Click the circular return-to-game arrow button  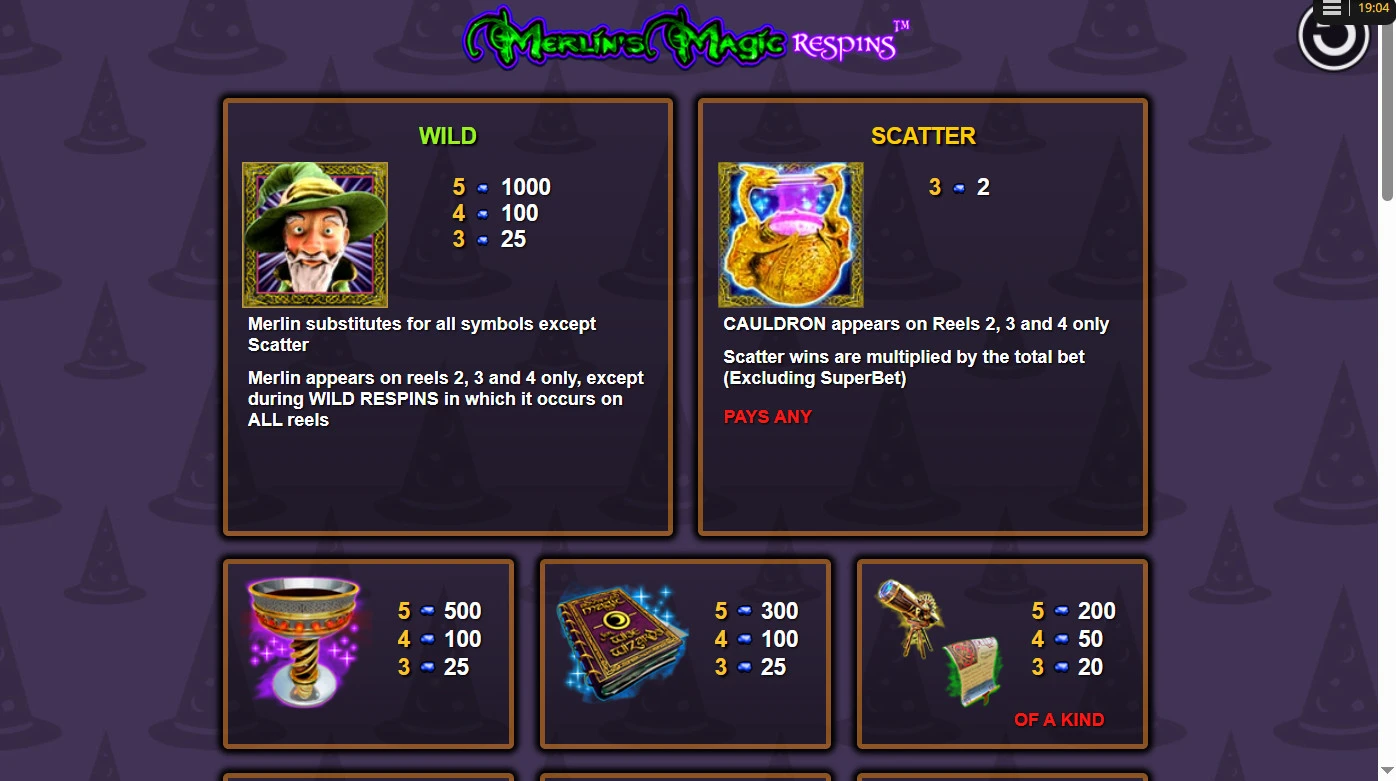pyautogui.click(x=1333, y=40)
